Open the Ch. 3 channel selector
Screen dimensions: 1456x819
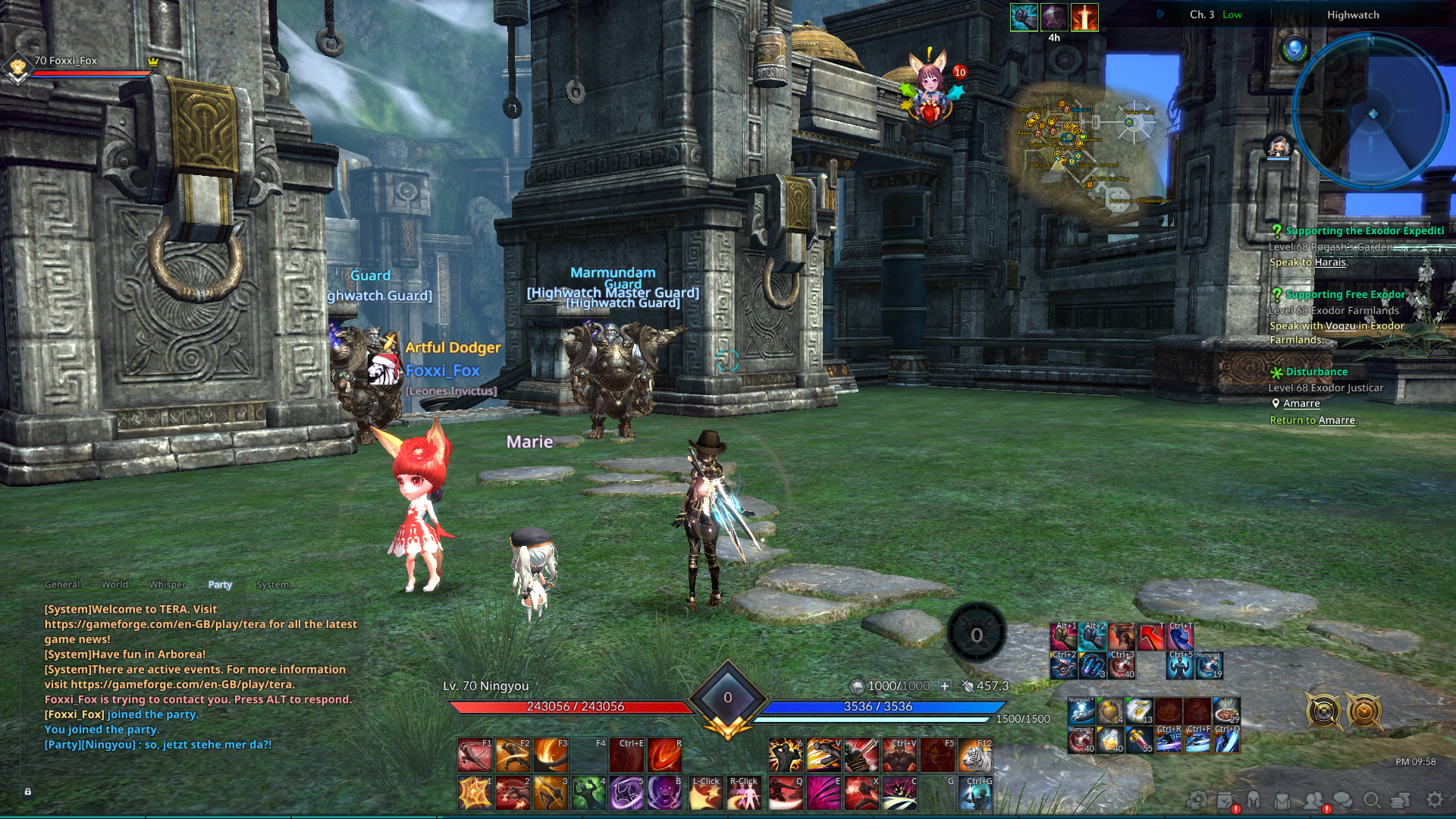coord(1201,14)
